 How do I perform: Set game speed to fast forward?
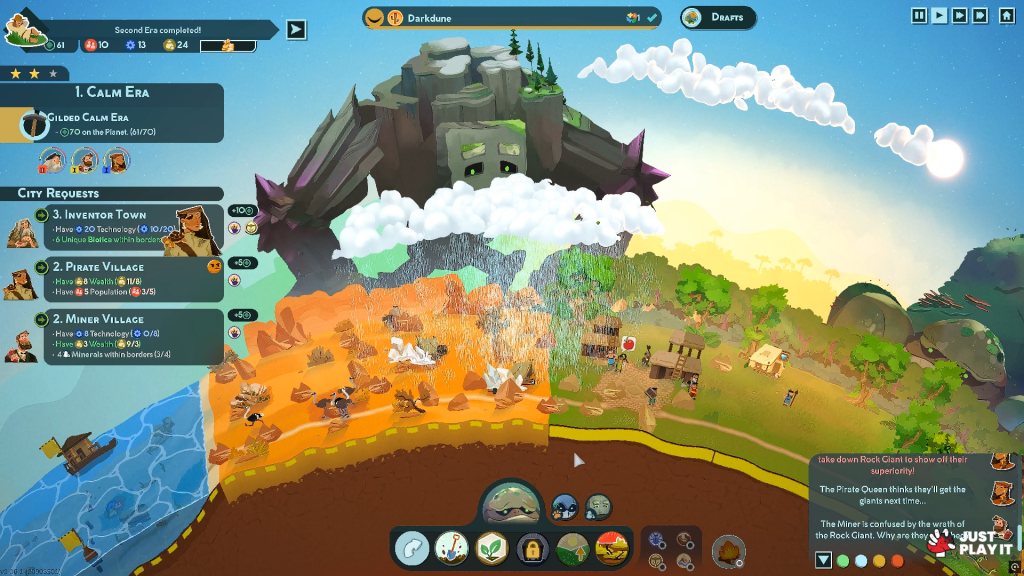[959, 15]
